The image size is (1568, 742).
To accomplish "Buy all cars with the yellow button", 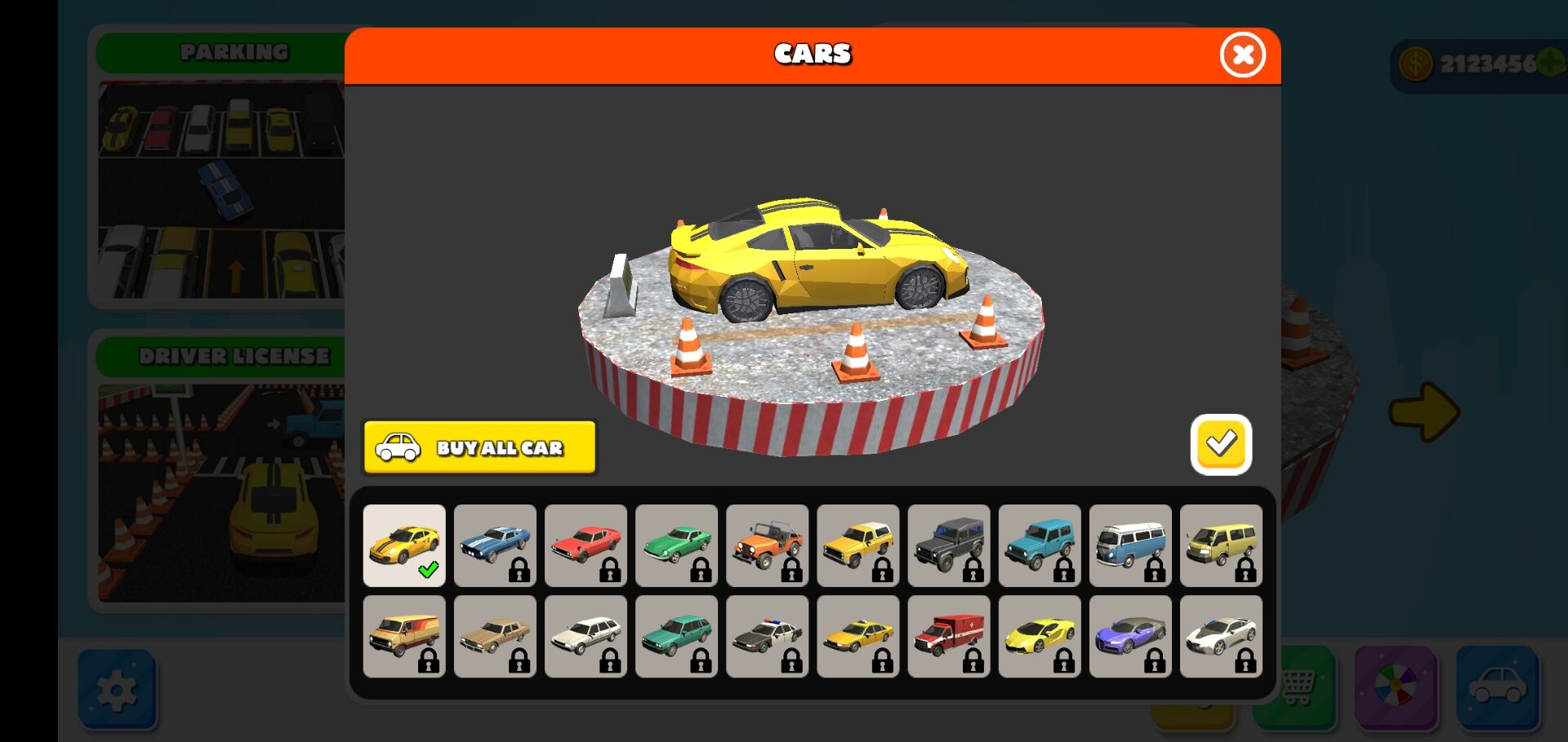I will [479, 447].
